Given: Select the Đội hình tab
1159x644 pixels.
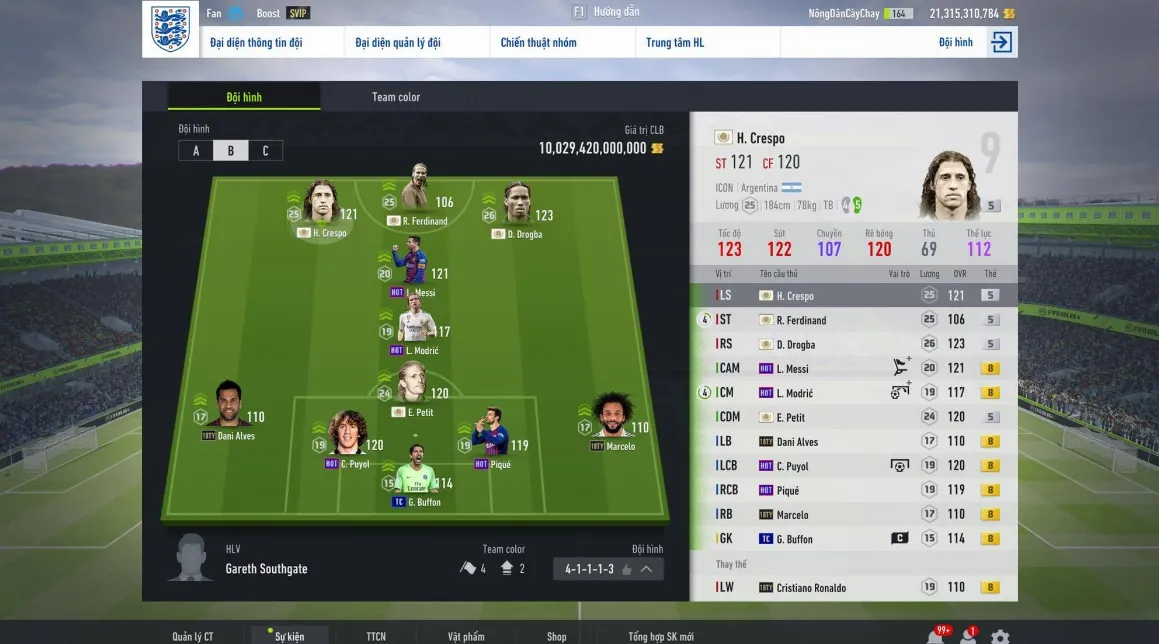Looking at the screenshot, I should click(244, 97).
